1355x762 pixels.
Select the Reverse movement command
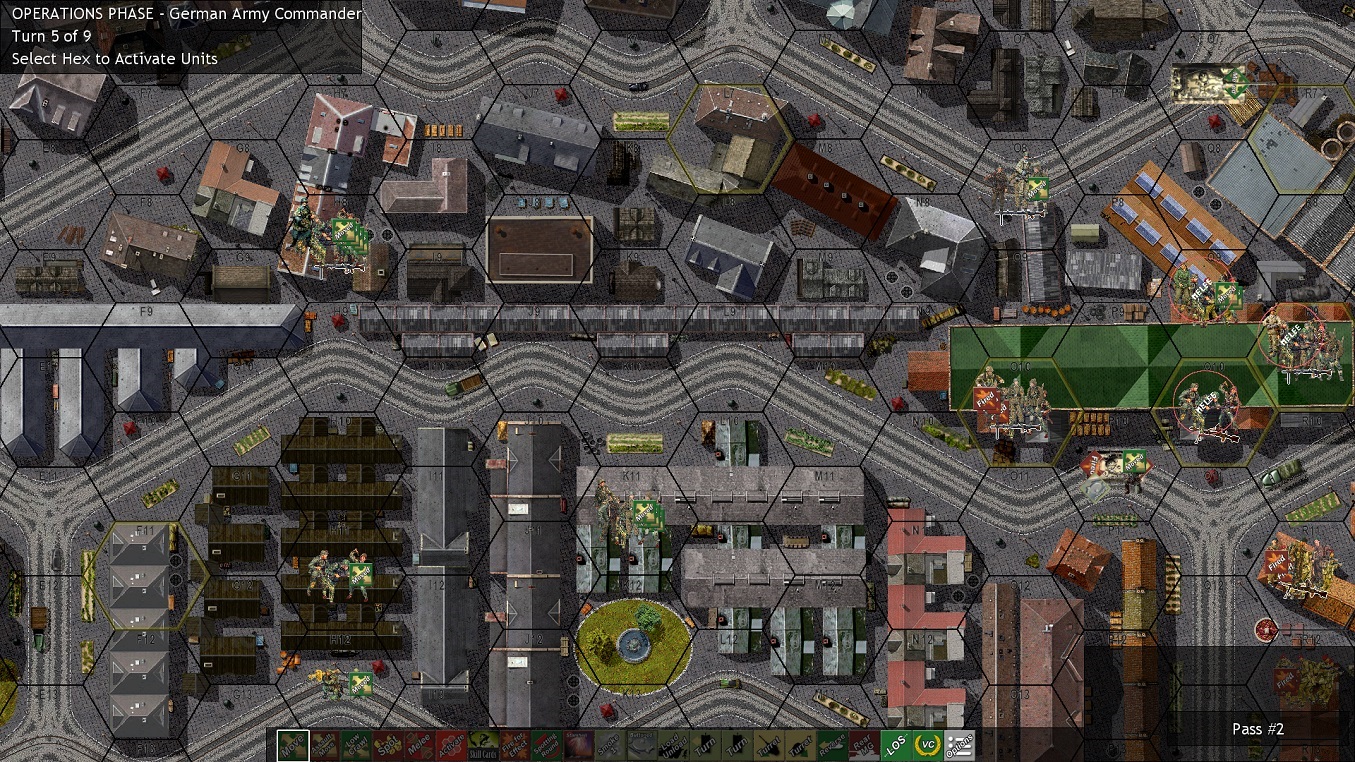831,748
